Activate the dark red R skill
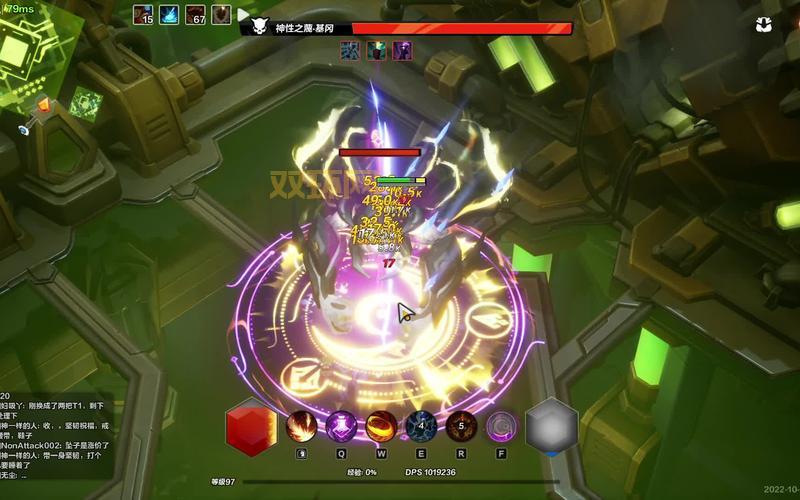Image resolution: width=800 pixels, height=500 pixels. point(461,427)
